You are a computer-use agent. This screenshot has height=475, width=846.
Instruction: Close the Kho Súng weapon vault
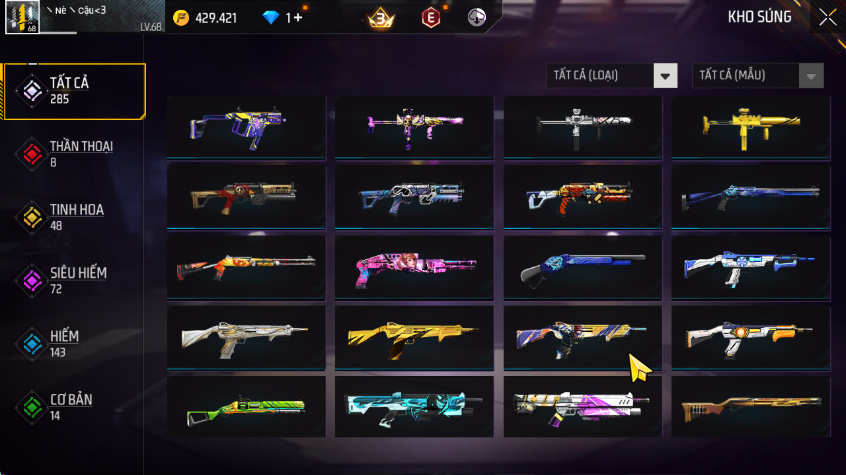click(x=827, y=17)
